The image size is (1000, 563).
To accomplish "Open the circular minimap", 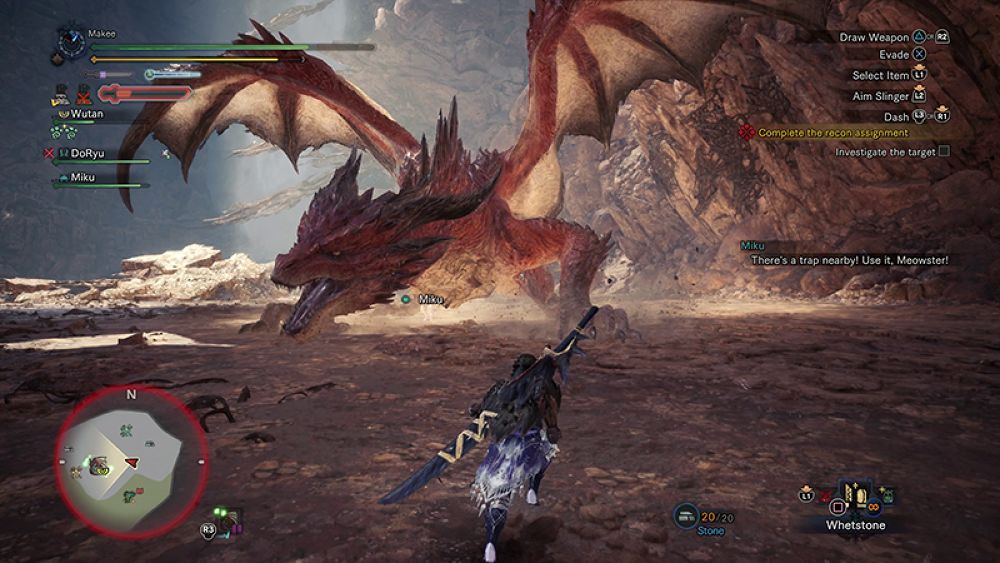I will 131,461.
